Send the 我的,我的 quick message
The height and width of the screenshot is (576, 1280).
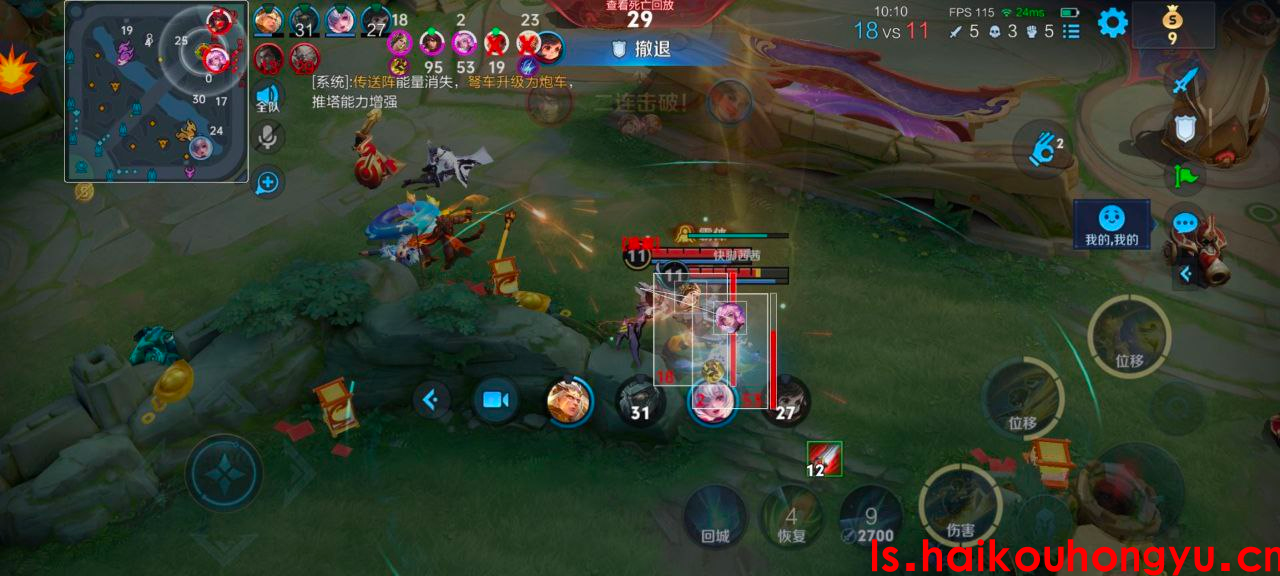[x=1111, y=225]
